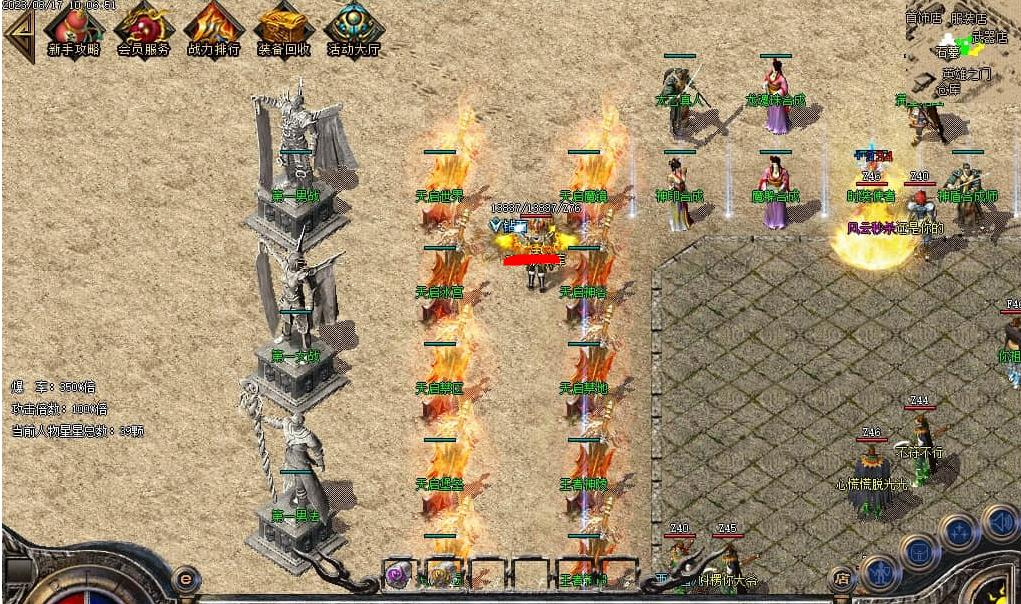The image size is (1021, 604).
Task: Collapse the top menu with the arrow
Action: pyautogui.click(x=18, y=34)
